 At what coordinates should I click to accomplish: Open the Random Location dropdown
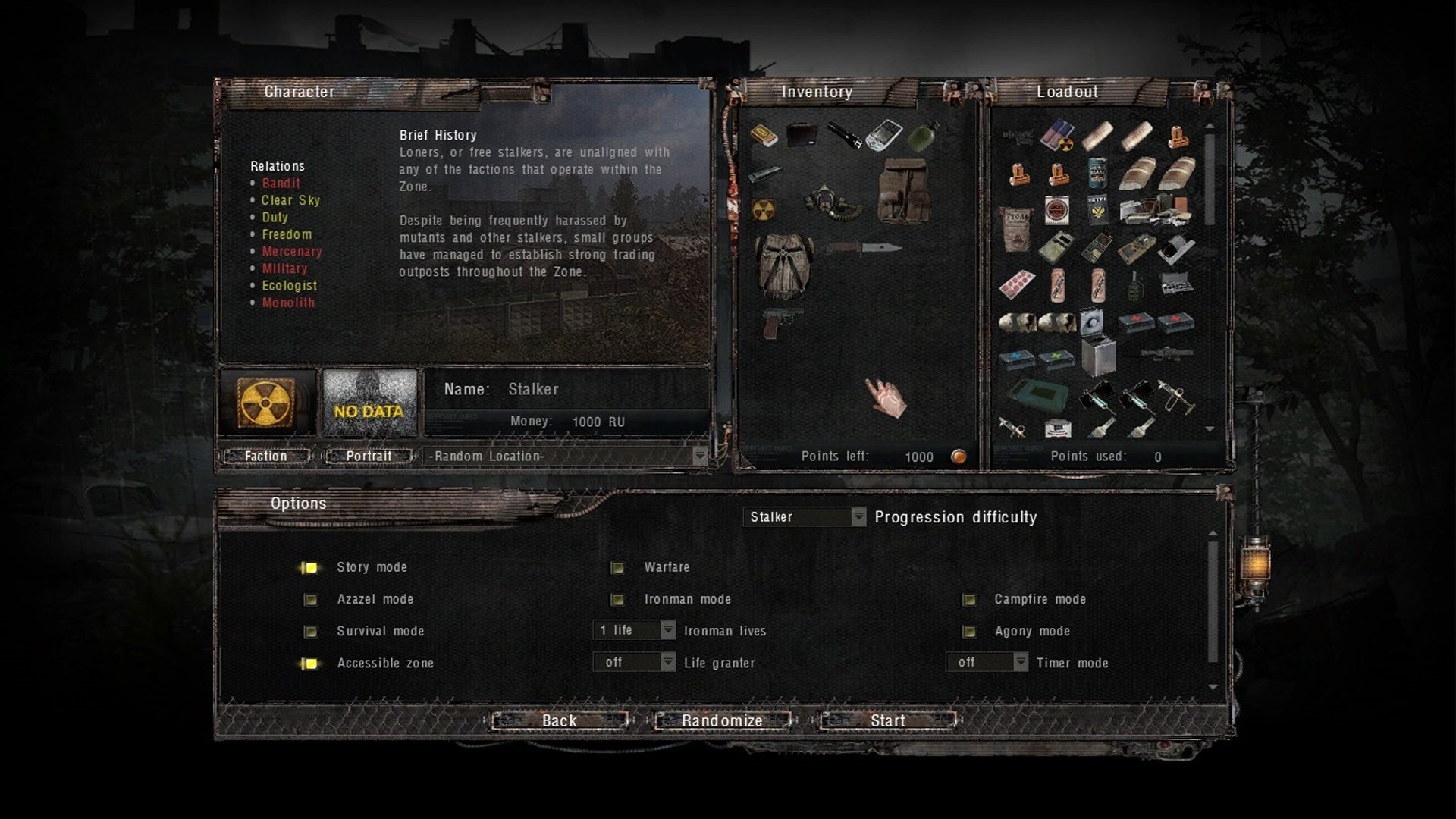566,456
